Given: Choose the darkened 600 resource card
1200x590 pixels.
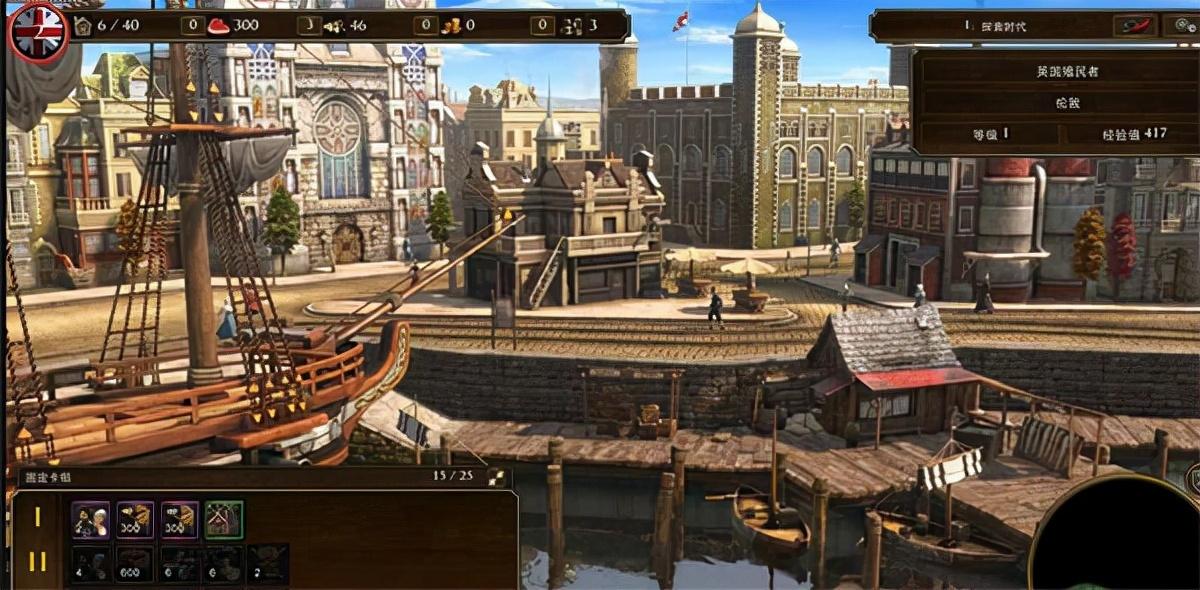Looking at the screenshot, I should click(135, 564).
